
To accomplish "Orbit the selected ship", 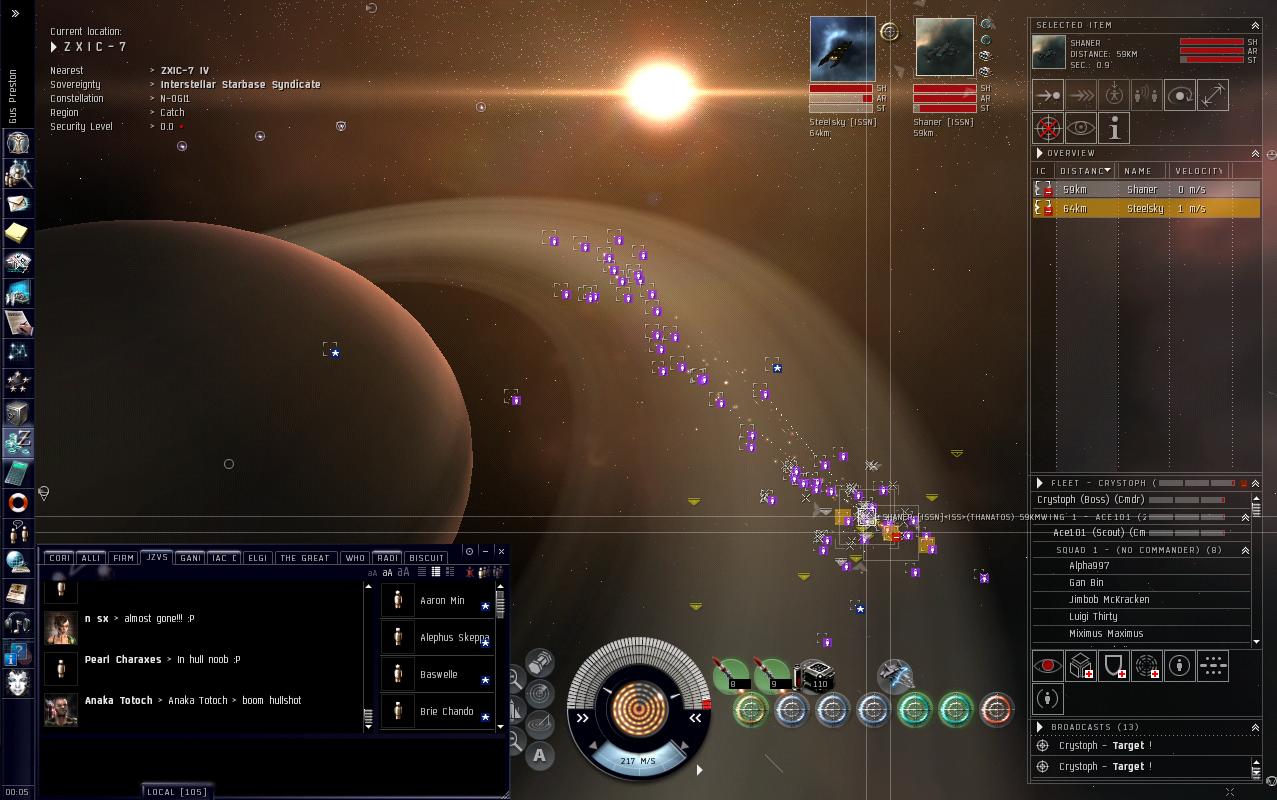I will click(1180, 96).
